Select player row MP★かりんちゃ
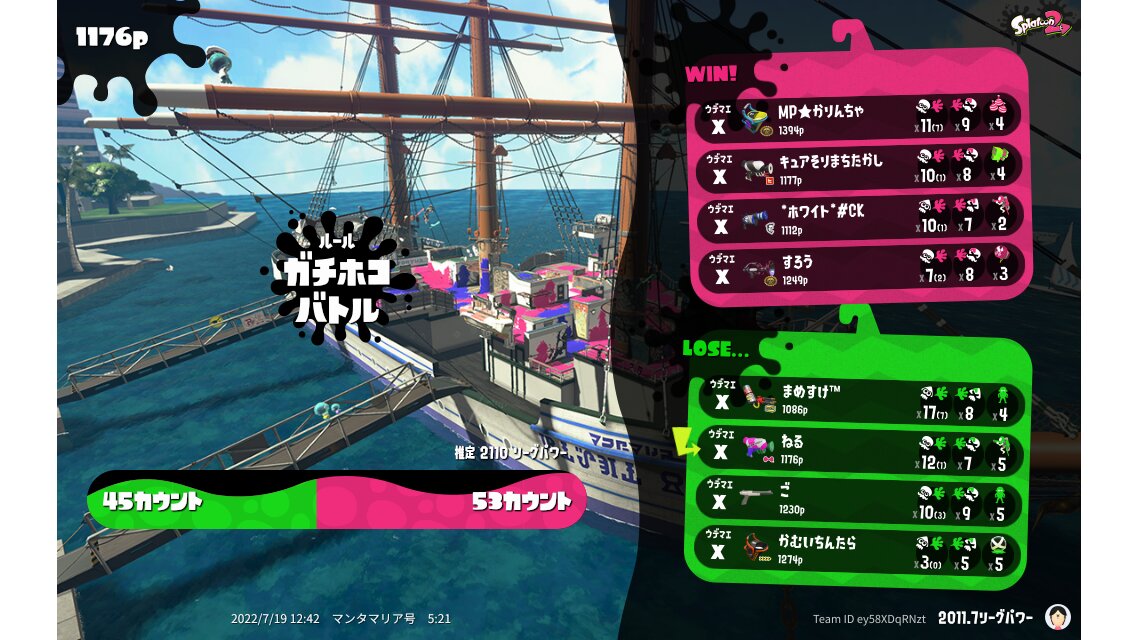Screen dimensions: 1138x640 point(858,118)
